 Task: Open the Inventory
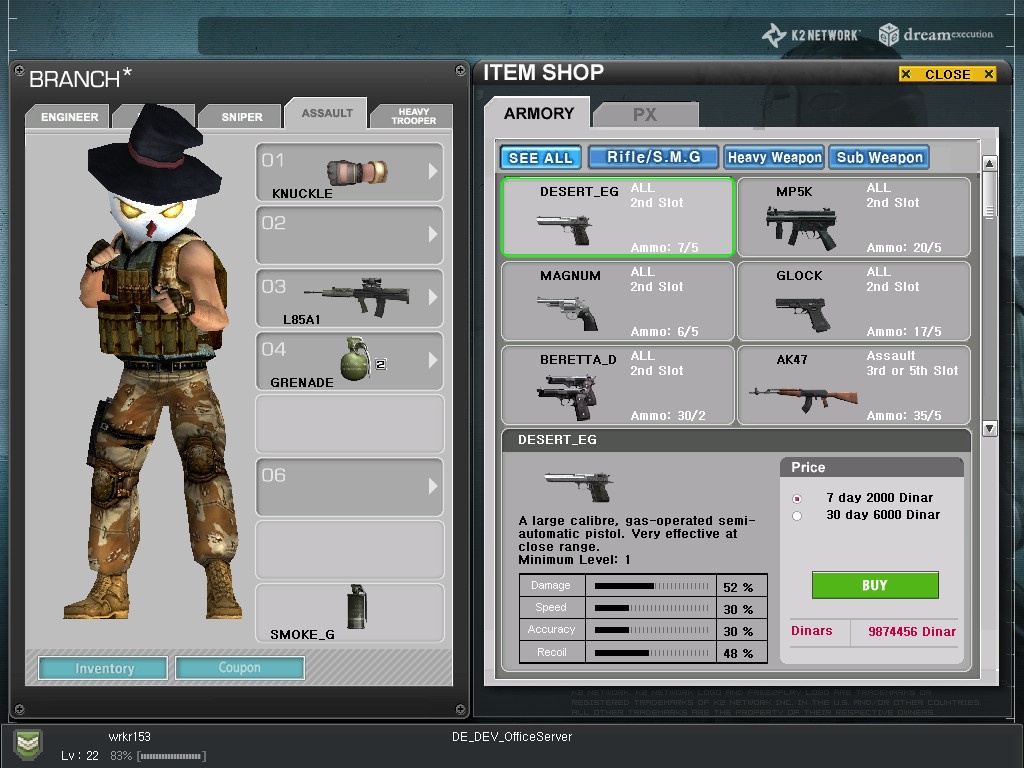[x=104, y=668]
